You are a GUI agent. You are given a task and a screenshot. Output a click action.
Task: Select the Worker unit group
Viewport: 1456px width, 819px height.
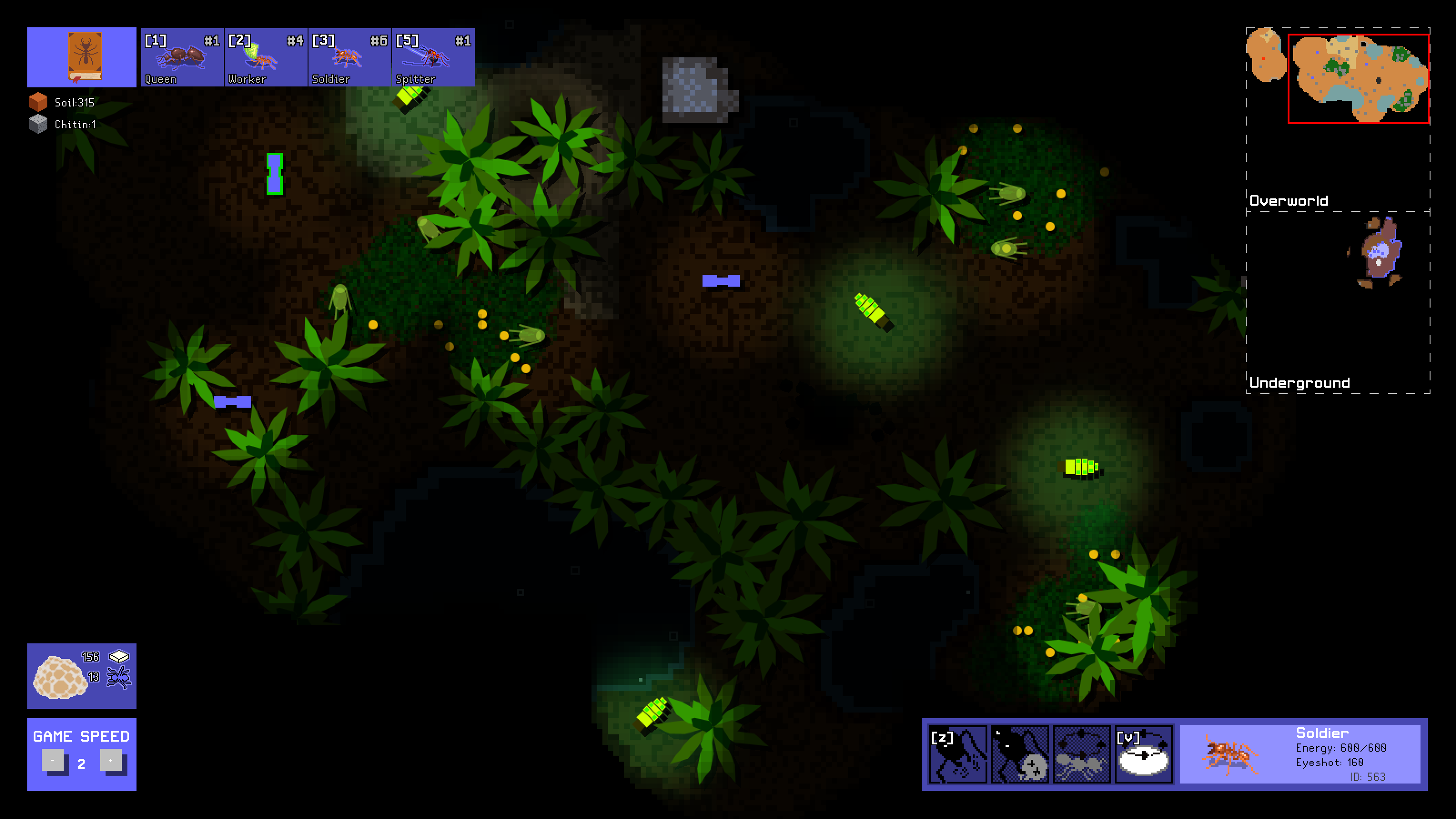tap(266, 58)
